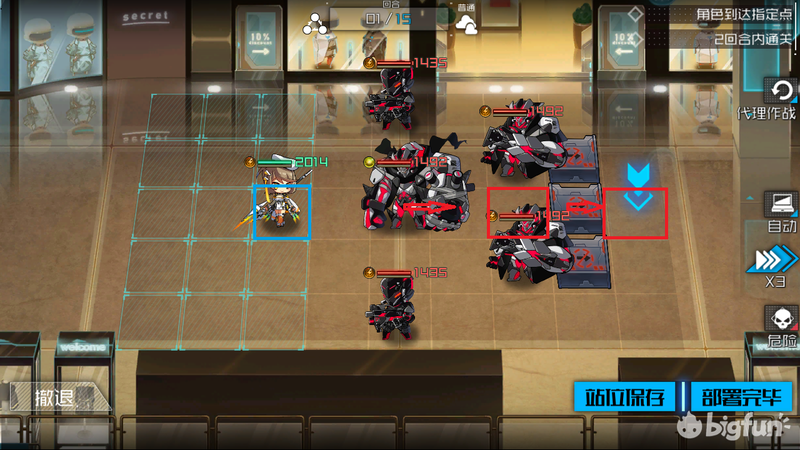Click the 撤退 retreat button
The image size is (800, 450).
(52, 398)
